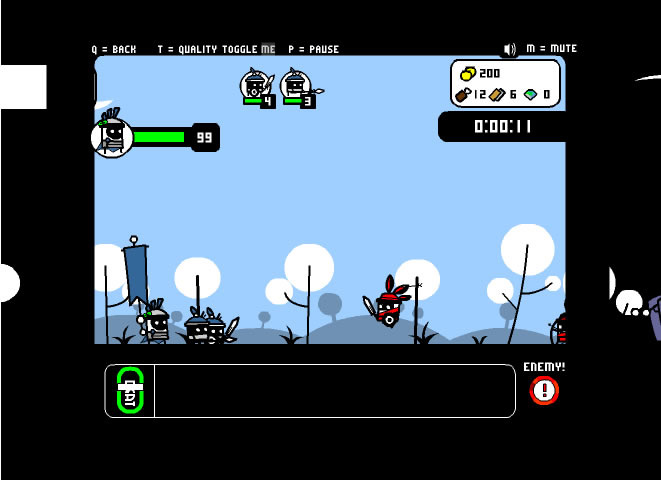Viewport: 661px width, 482px height.
Task: Select the shield soldier squad icon
Action: coord(255,85)
